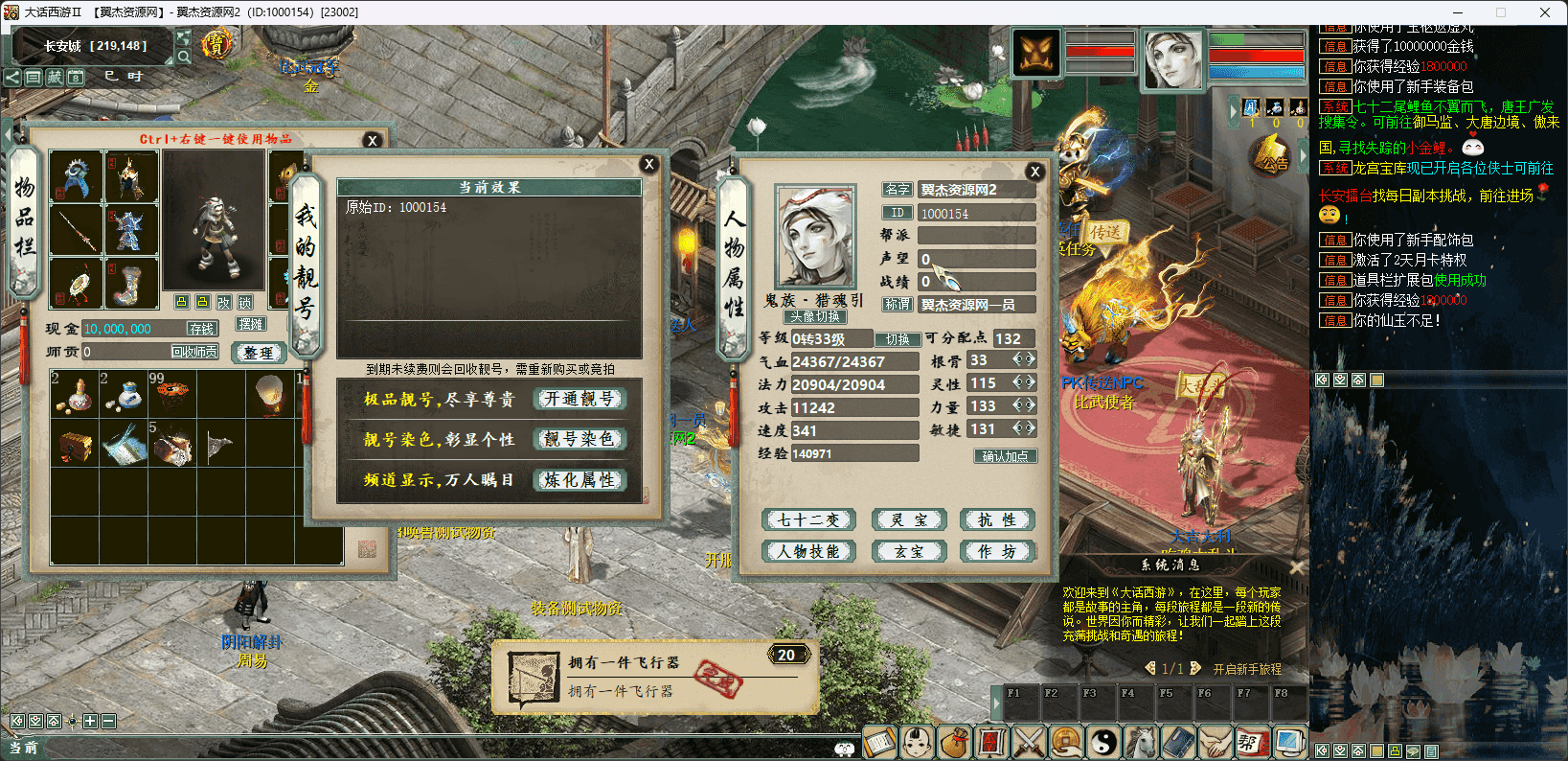
Task: Click the 整理 button to sort inventory
Action: click(x=259, y=353)
